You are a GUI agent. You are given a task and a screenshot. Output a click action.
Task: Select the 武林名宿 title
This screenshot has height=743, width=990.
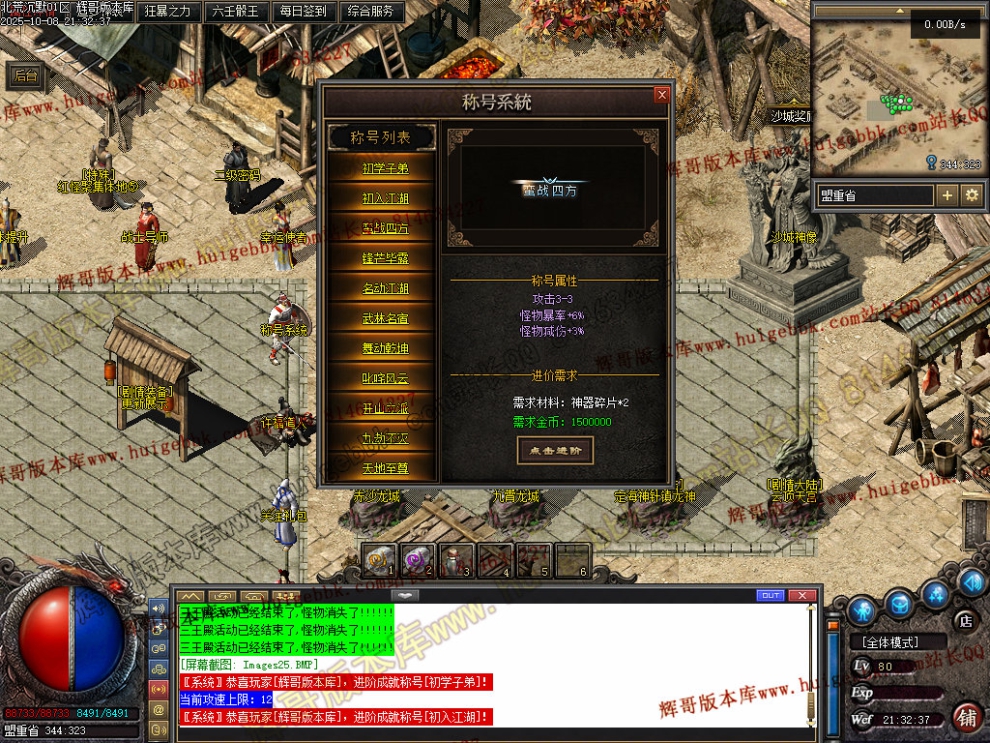(x=385, y=318)
